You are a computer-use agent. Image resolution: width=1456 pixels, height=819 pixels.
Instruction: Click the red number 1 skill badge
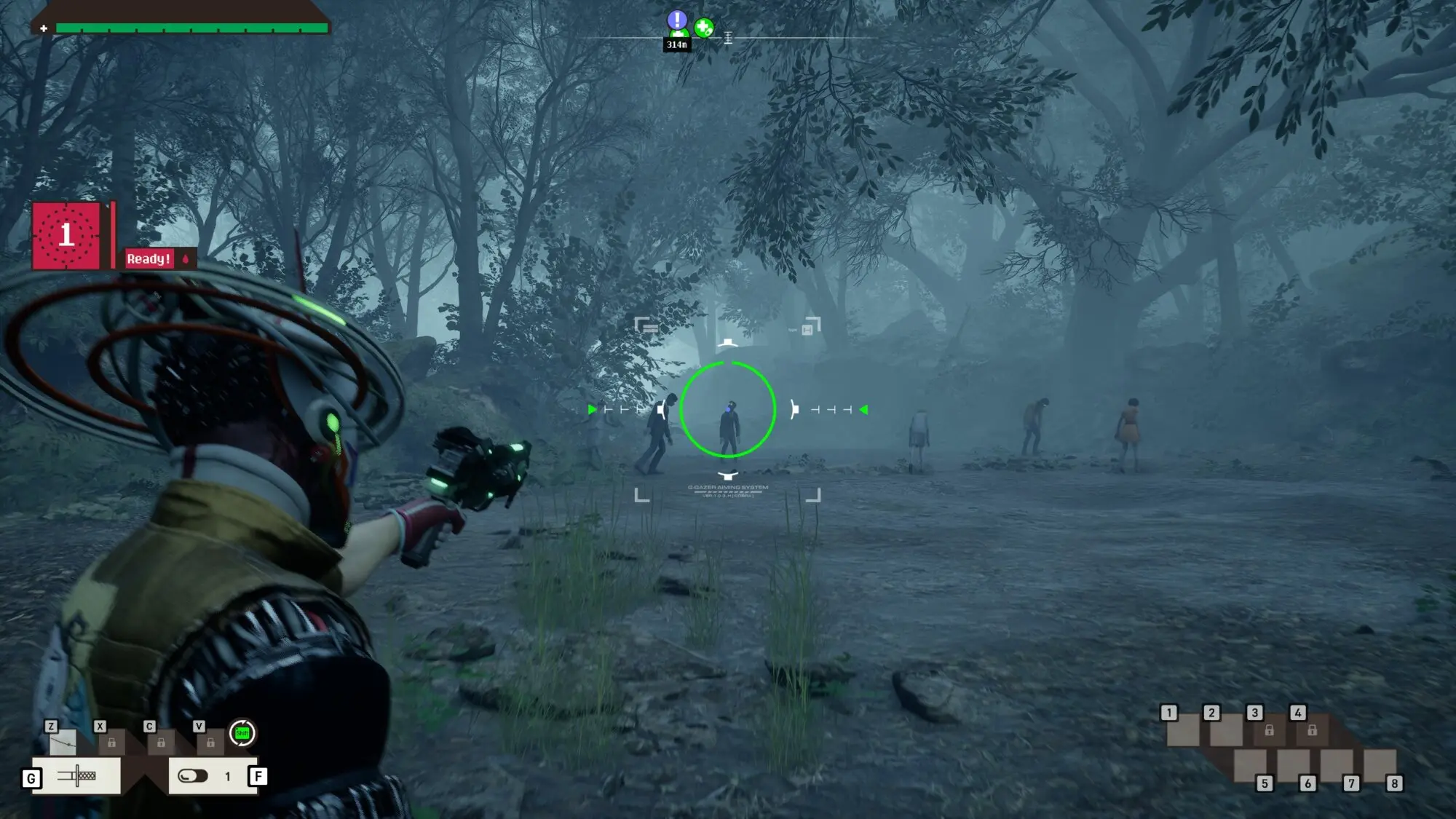[x=66, y=236]
